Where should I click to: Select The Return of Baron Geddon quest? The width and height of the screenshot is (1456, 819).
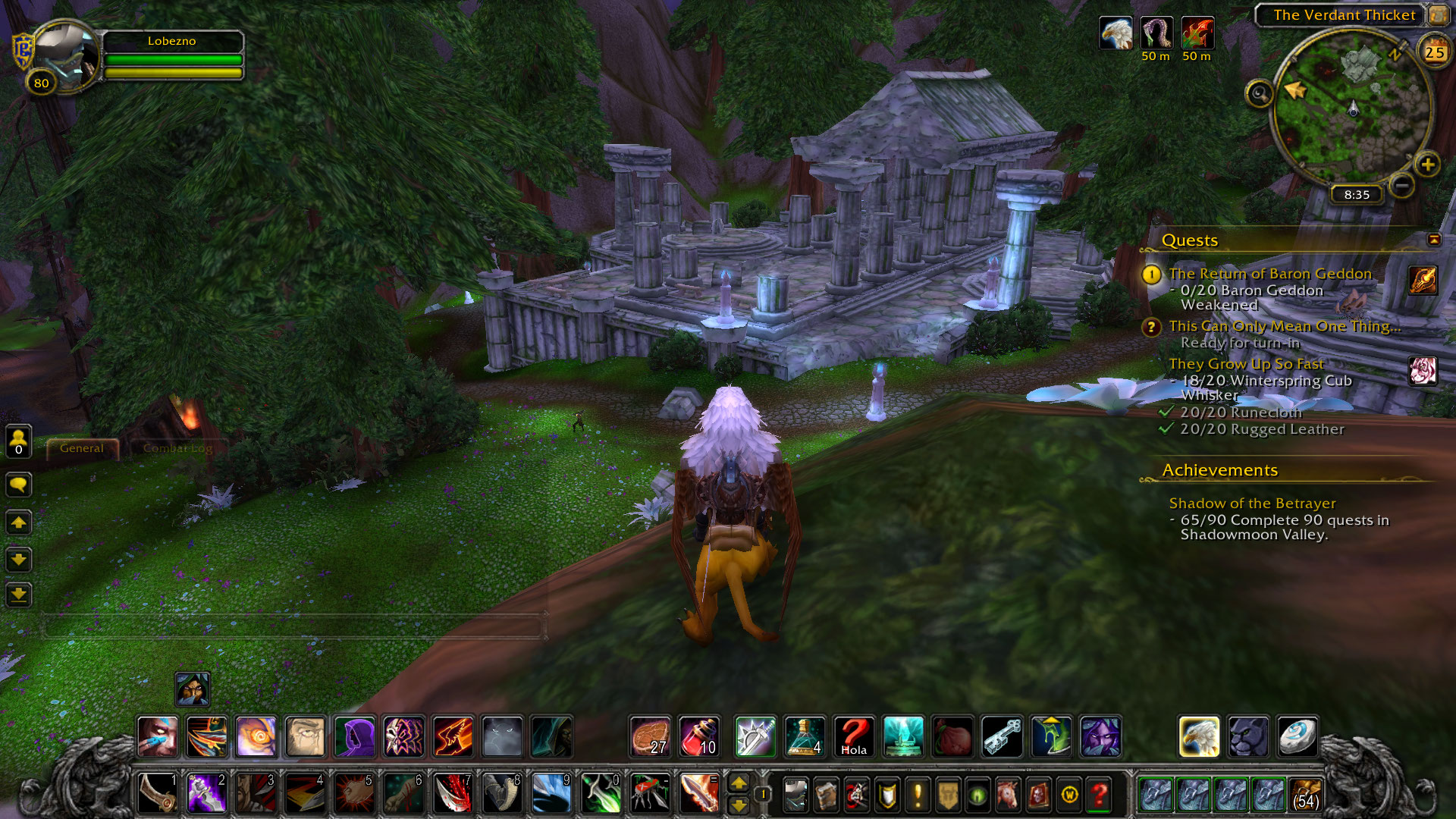pyautogui.click(x=1269, y=274)
